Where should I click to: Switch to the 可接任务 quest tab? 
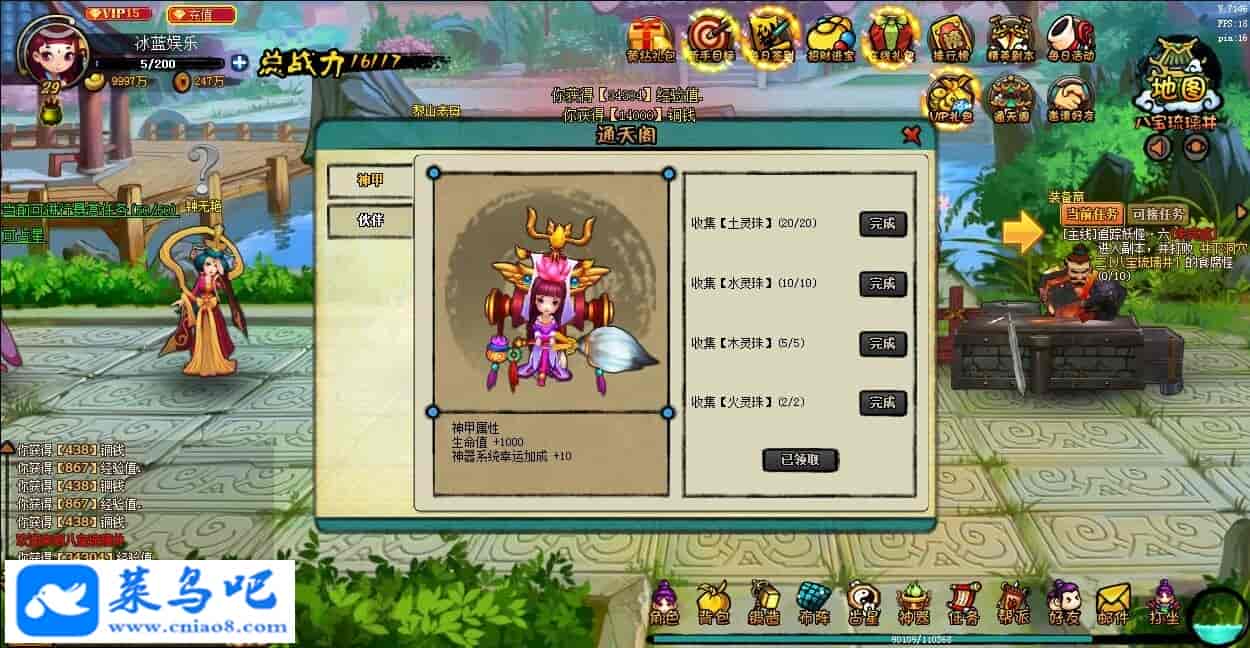tap(1157, 214)
